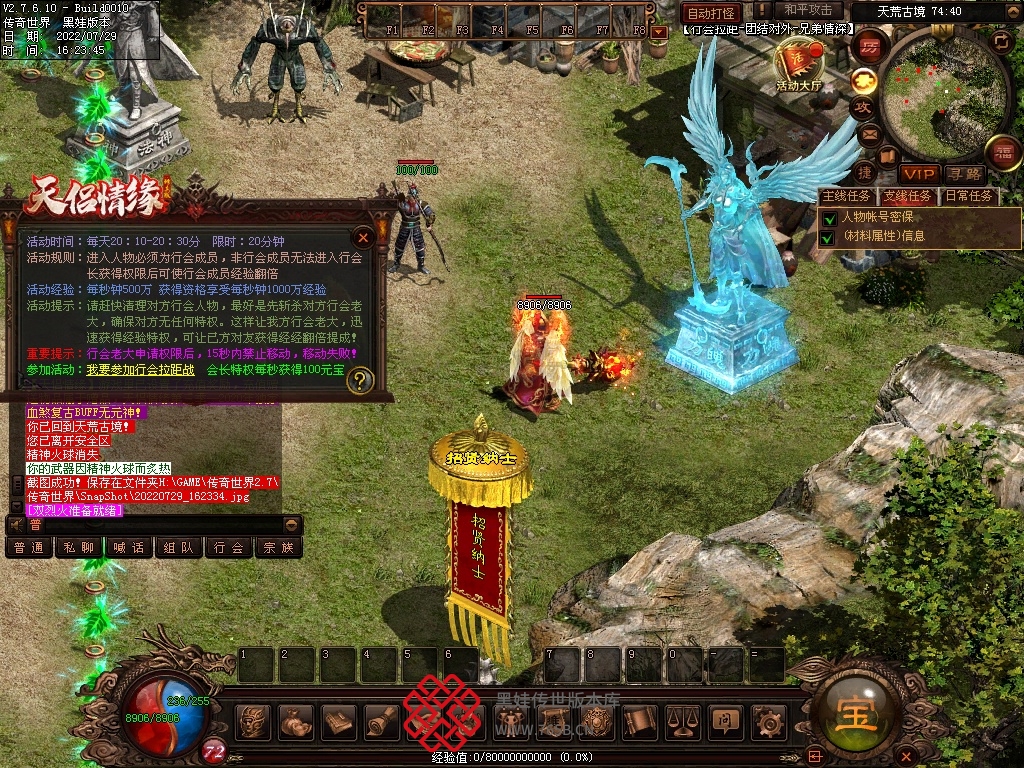Open settings with the gear icon
This screenshot has width=1024, height=768.
pos(767,720)
